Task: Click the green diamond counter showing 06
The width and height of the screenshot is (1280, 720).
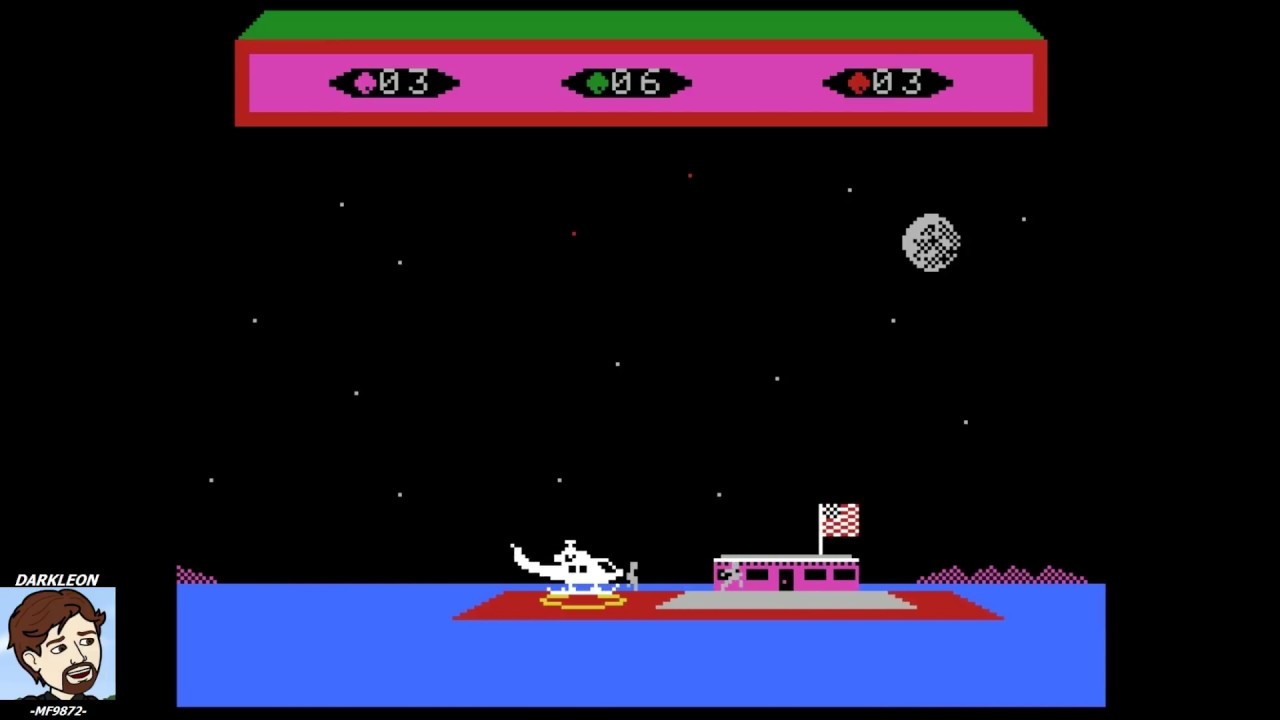Action: [x=627, y=84]
